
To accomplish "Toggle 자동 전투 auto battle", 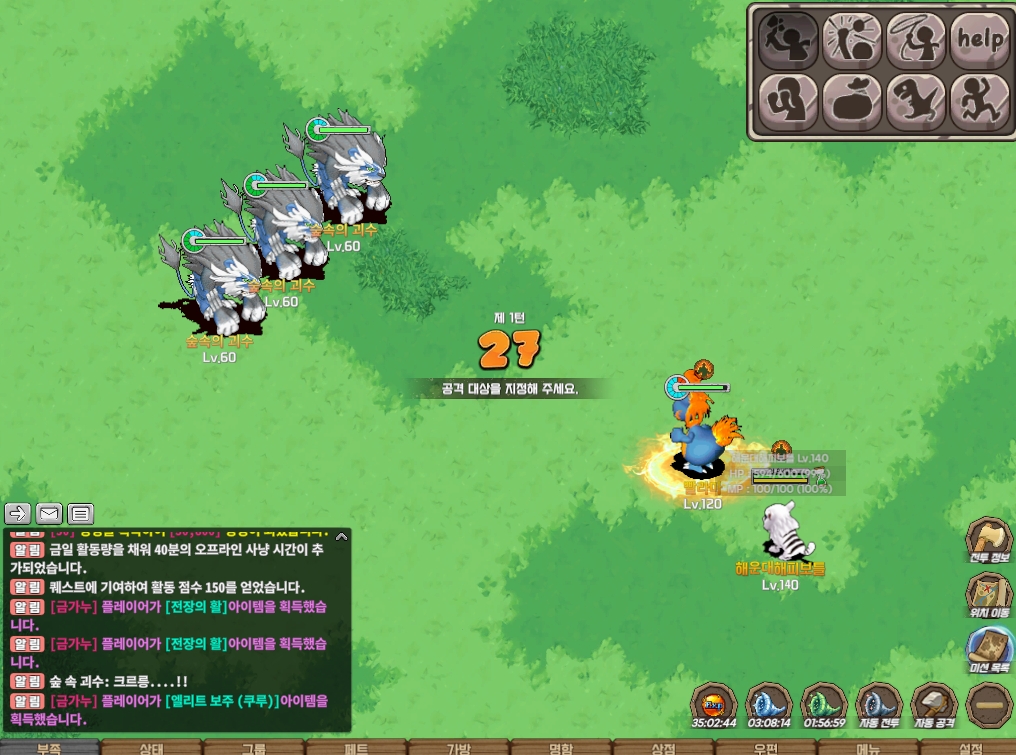I will pyautogui.click(x=880, y=705).
